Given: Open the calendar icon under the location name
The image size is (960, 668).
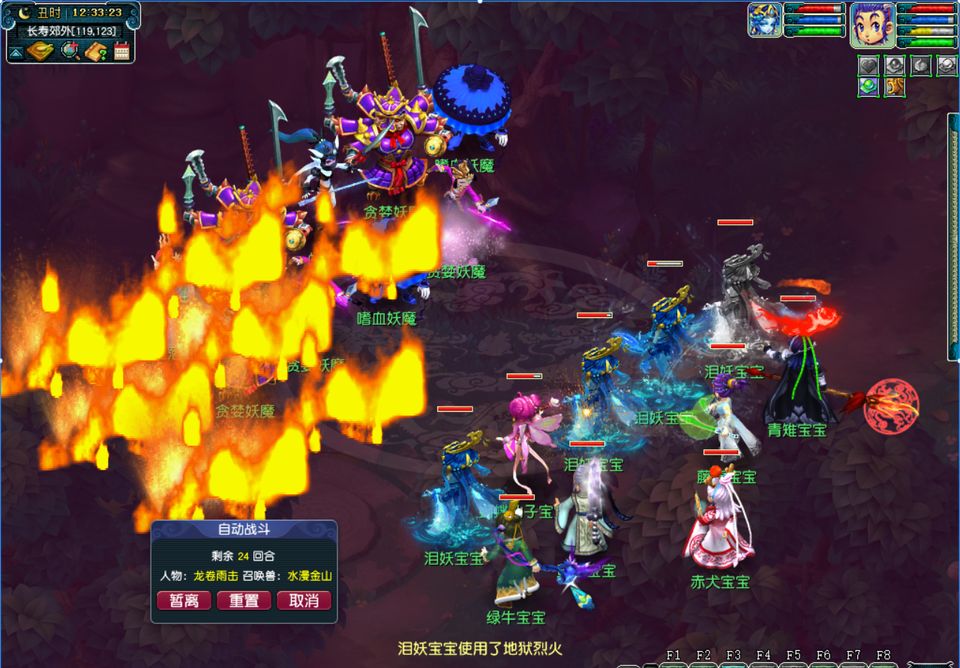Looking at the screenshot, I should click(x=122, y=51).
